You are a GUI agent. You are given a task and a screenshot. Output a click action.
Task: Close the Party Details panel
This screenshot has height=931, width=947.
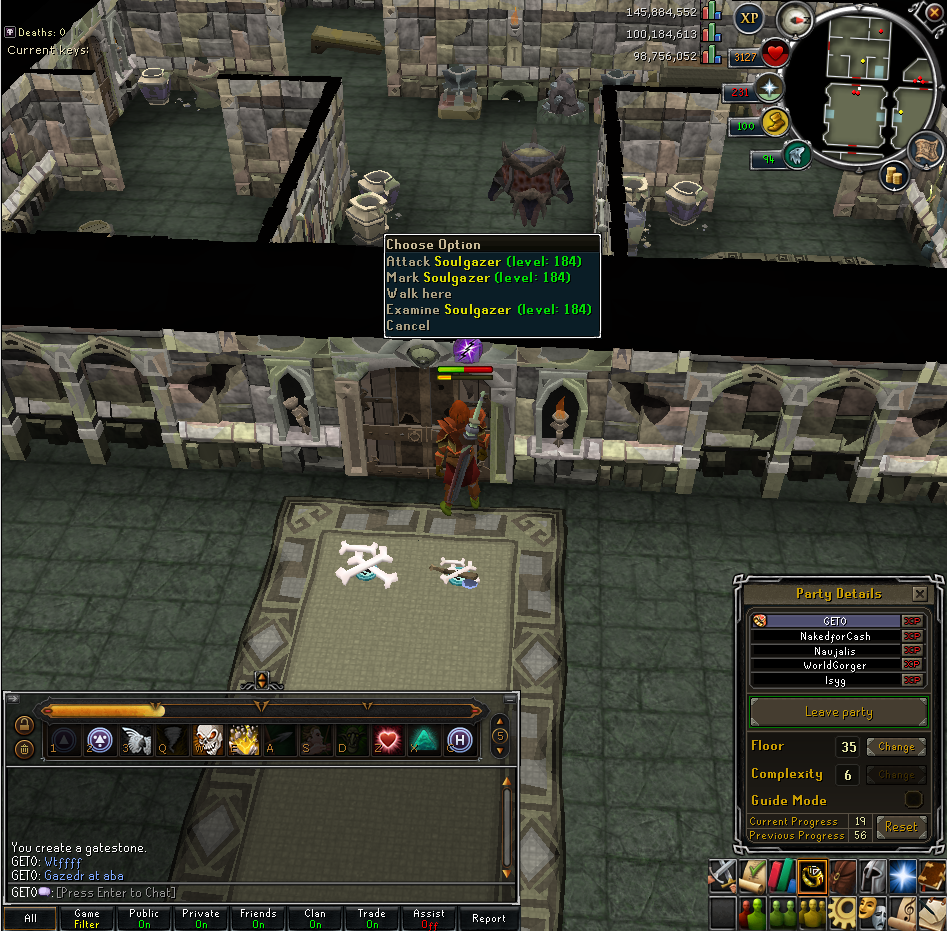(919, 594)
